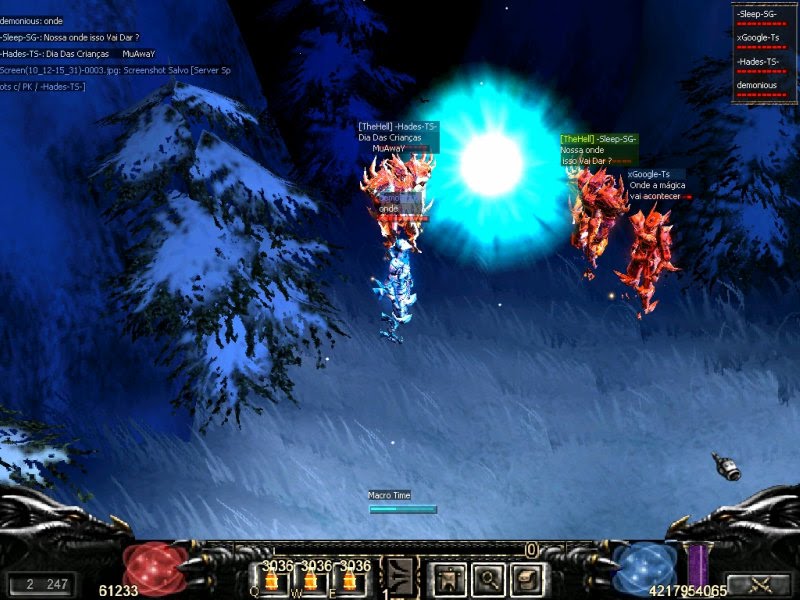Use the potion in the Q slot
800x600 pixels.
pyautogui.click(x=273, y=580)
